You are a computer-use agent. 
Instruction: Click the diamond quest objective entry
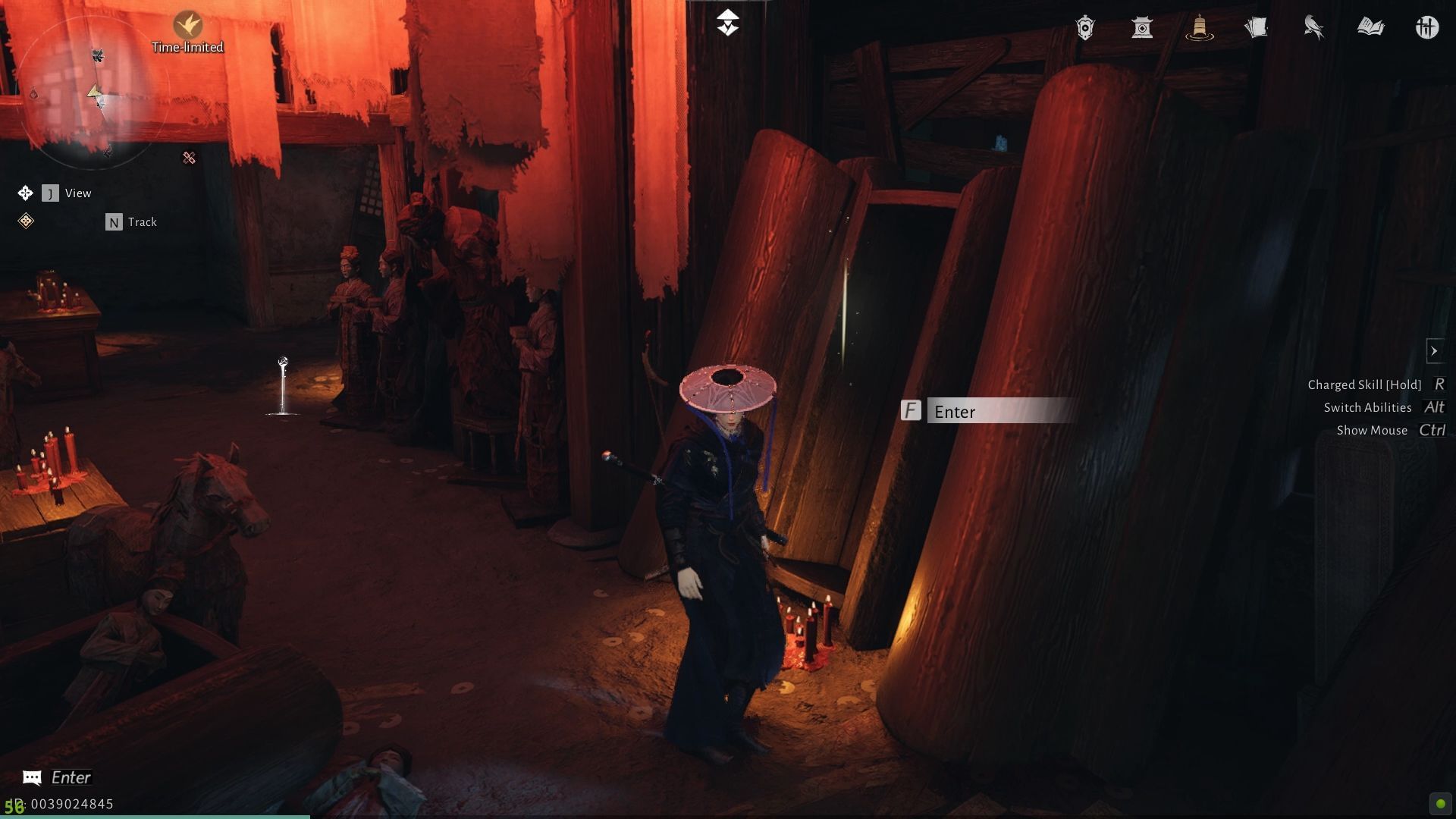click(x=25, y=221)
